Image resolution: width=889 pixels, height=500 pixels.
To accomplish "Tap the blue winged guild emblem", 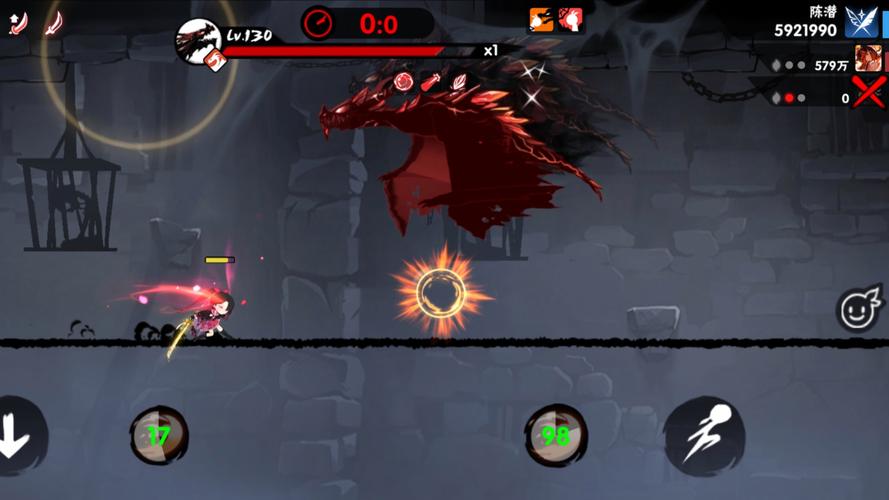I will click(x=861, y=21).
